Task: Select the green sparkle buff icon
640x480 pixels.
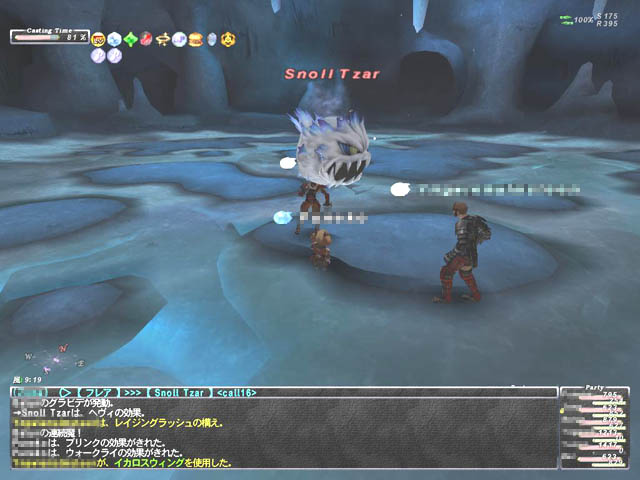Action: coord(130,39)
